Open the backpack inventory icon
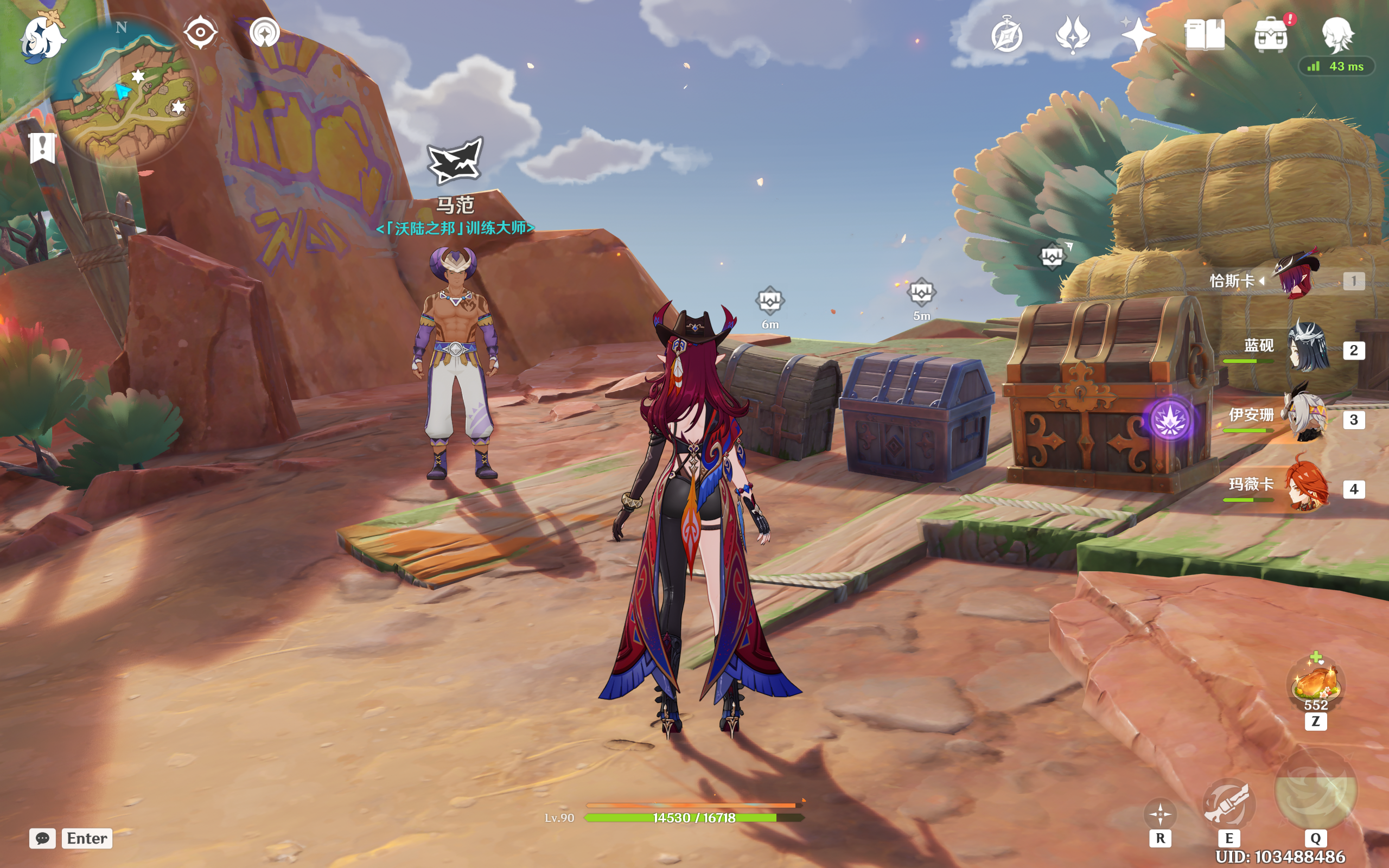Image resolution: width=1389 pixels, height=868 pixels. pos(1271,36)
